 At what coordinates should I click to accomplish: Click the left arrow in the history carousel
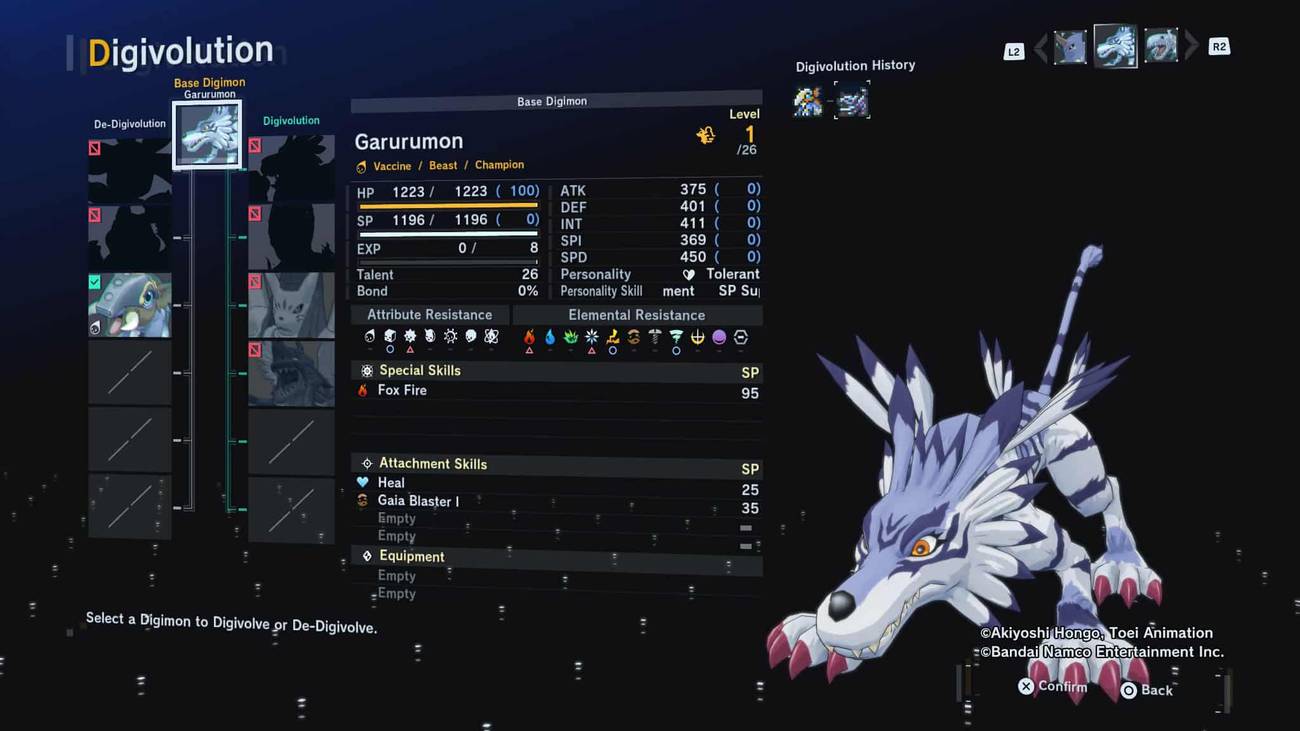pos(1041,46)
